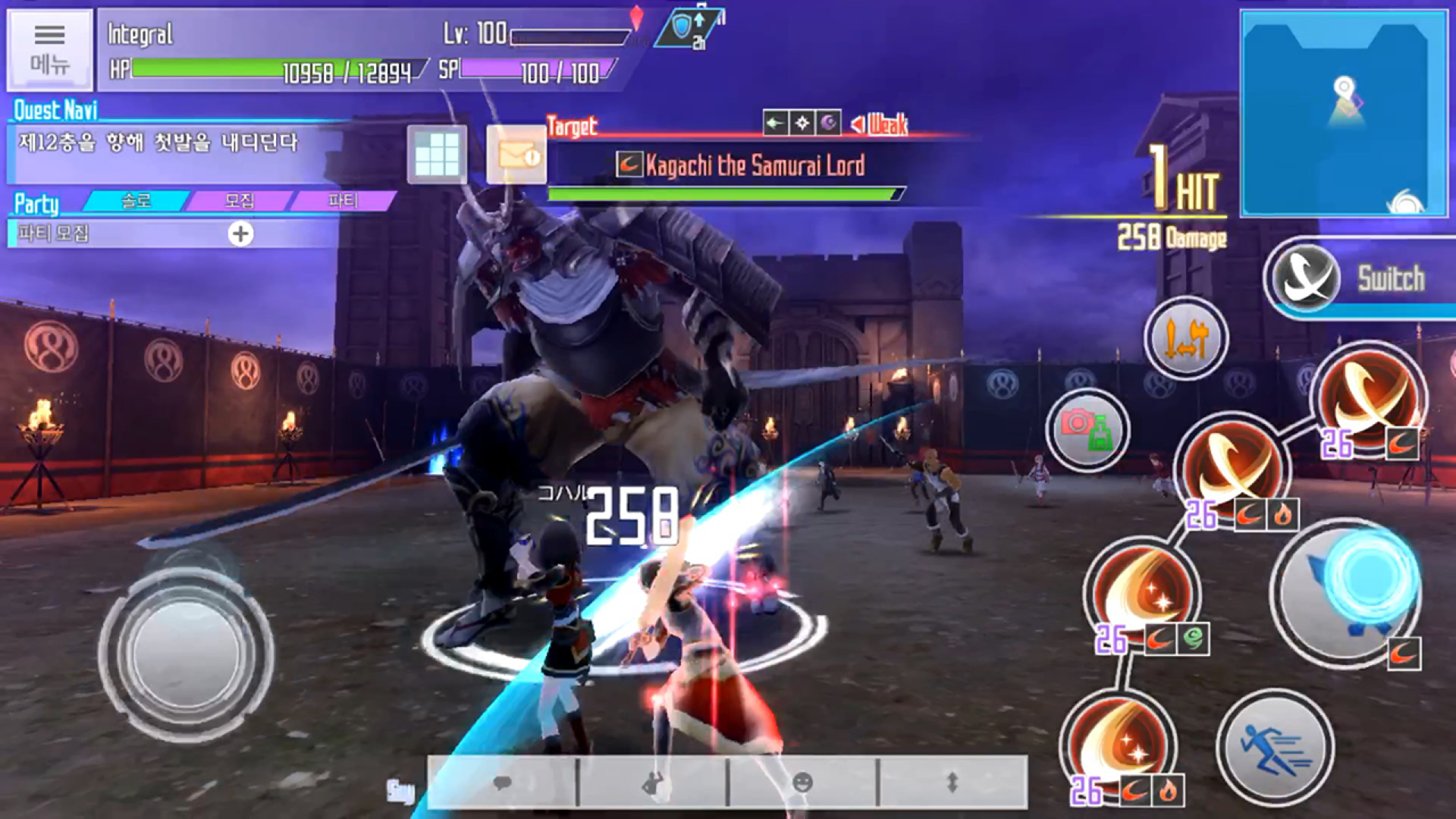
Task: Open the chat speech bubble button
Action: [x=502, y=783]
